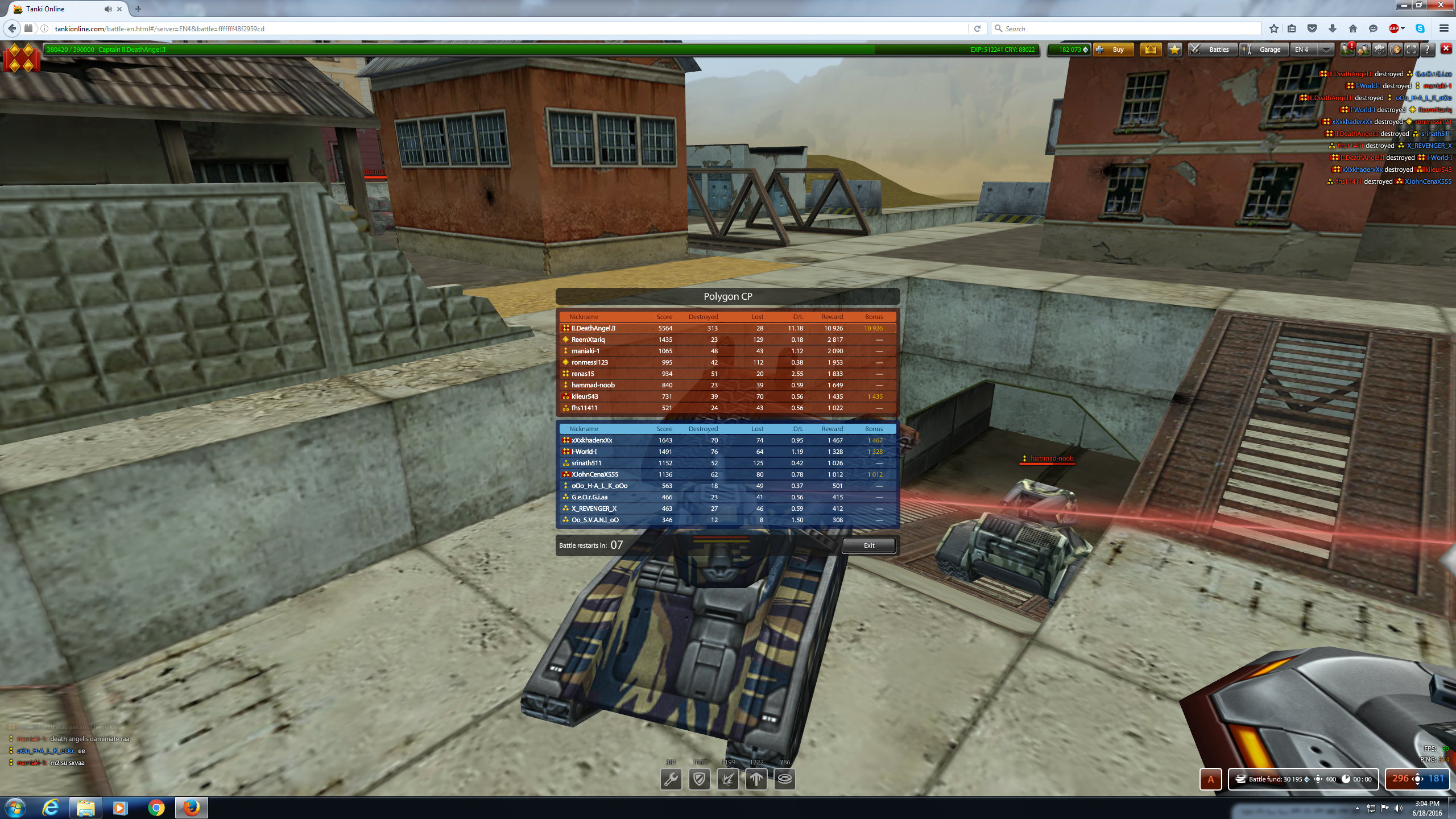Use the double damage explosion supply
The width and height of the screenshot is (1456, 819).
click(x=730, y=779)
